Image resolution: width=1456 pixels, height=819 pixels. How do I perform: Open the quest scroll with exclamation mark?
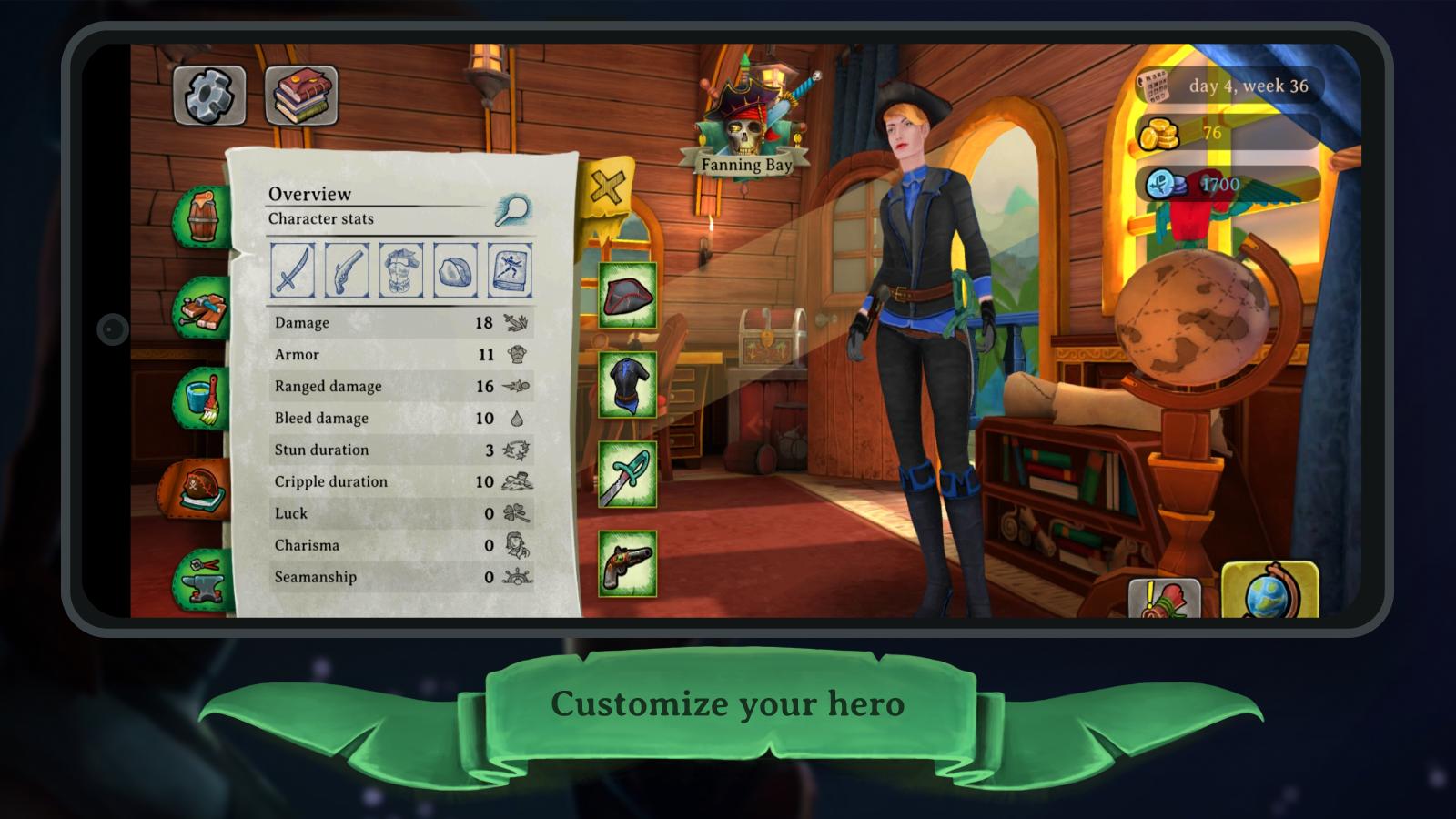coord(1165,599)
